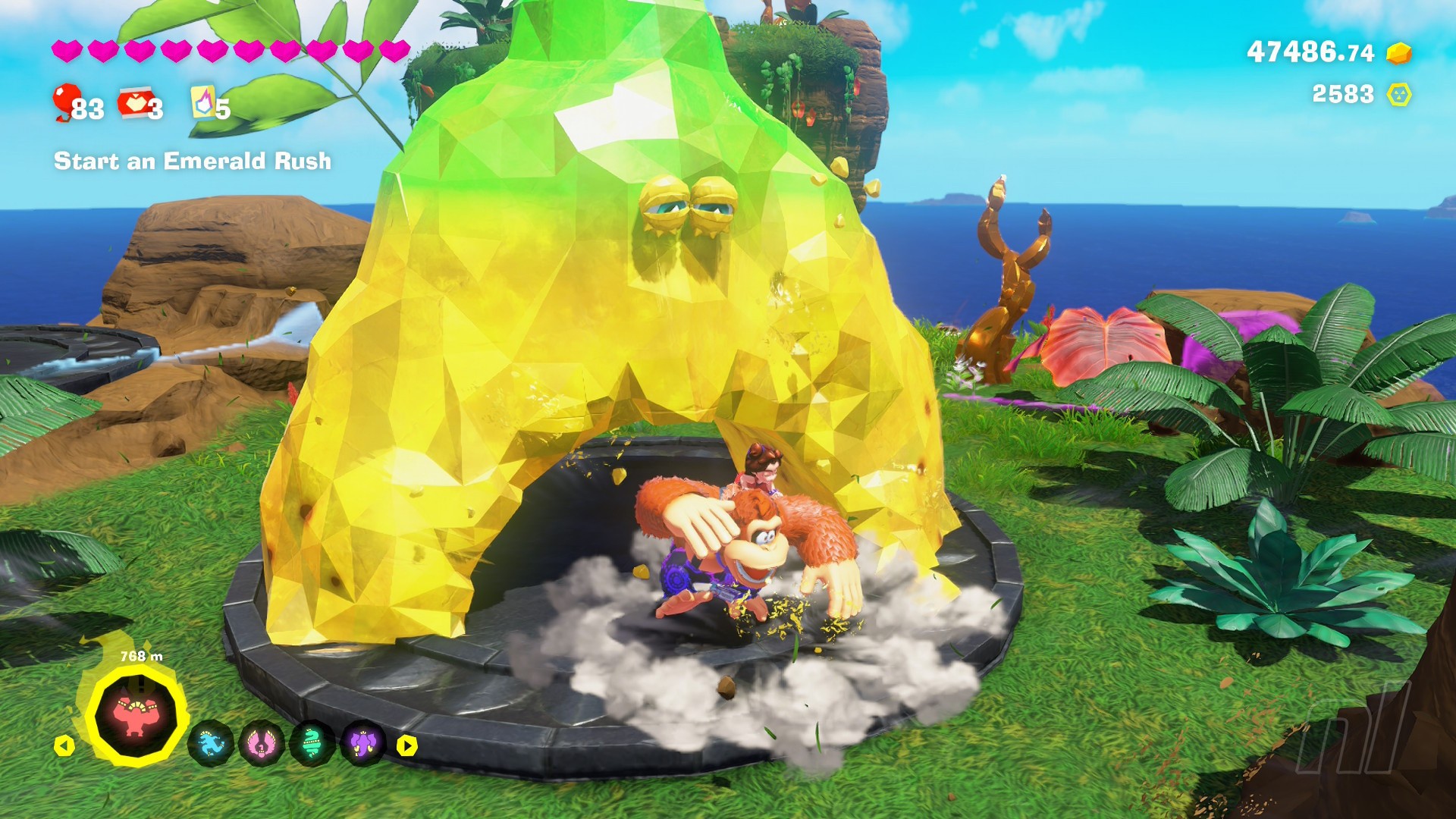The width and height of the screenshot is (1456, 819).
Task: Choose the pink Ostrich Bananza icon
Action: click(x=261, y=744)
